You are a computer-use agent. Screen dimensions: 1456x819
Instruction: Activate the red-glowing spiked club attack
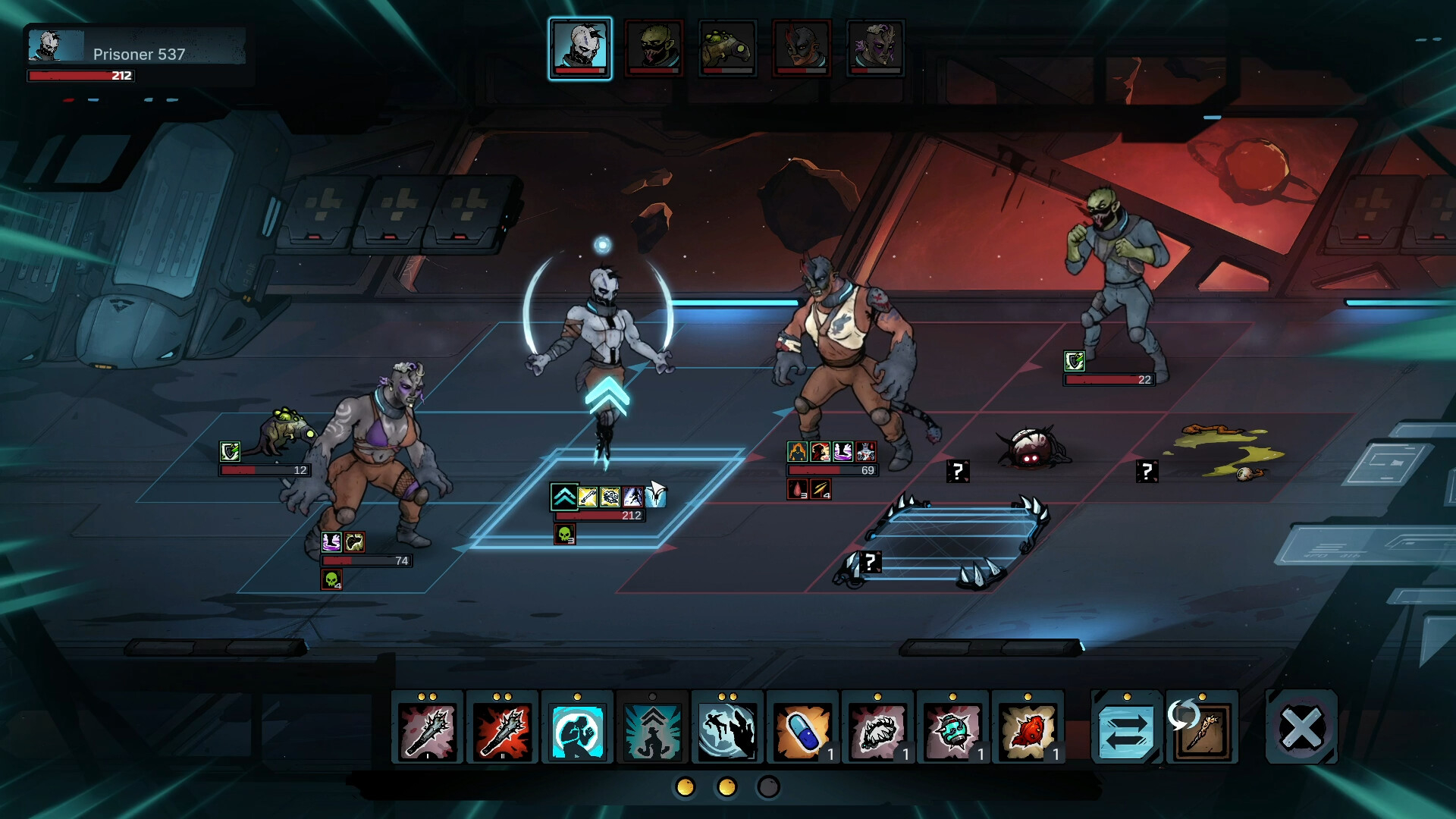click(x=502, y=729)
